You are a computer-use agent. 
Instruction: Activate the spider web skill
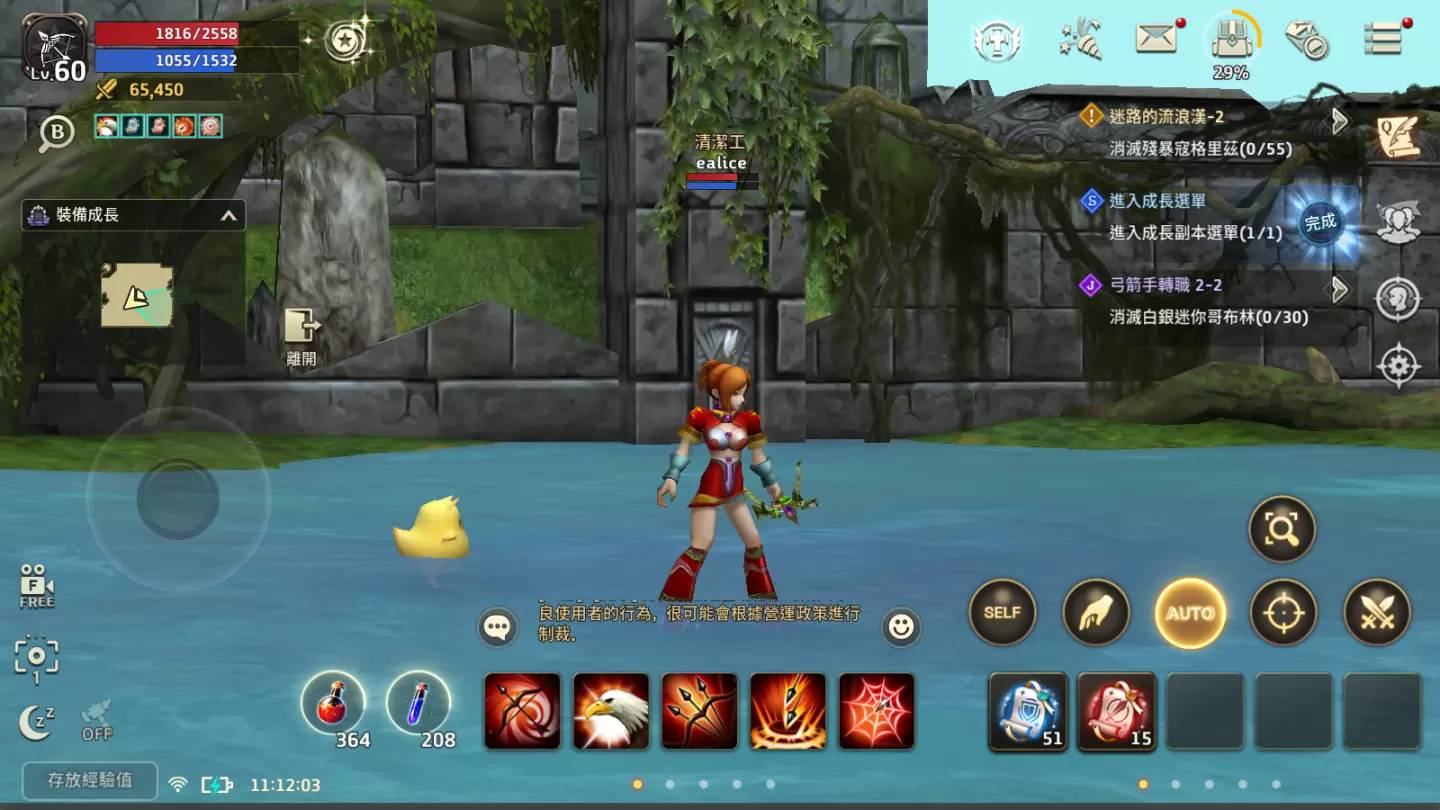[877, 711]
